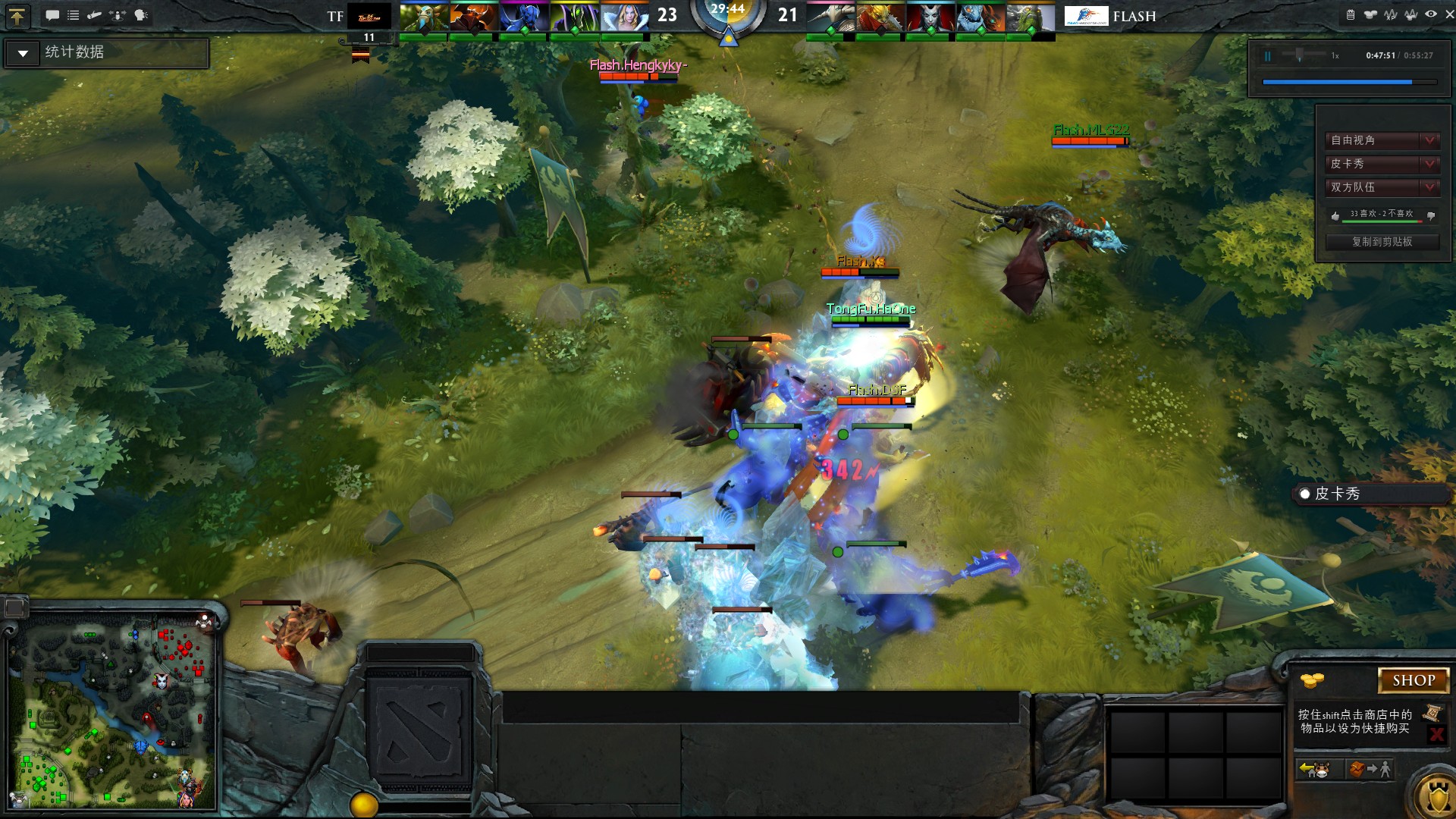Open the dashboard arrow button

pyautogui.click(x=17, y=15)
